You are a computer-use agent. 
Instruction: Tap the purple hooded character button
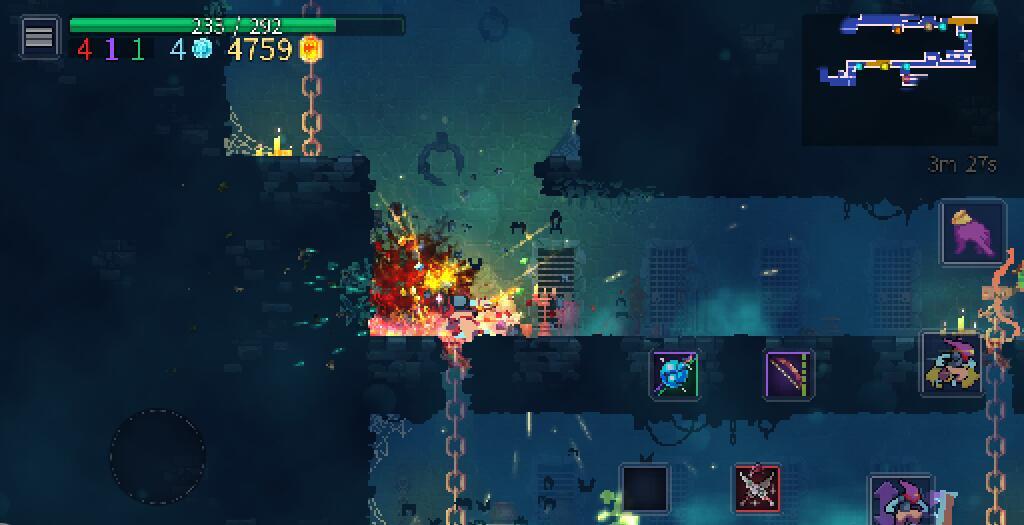point(900,500)
